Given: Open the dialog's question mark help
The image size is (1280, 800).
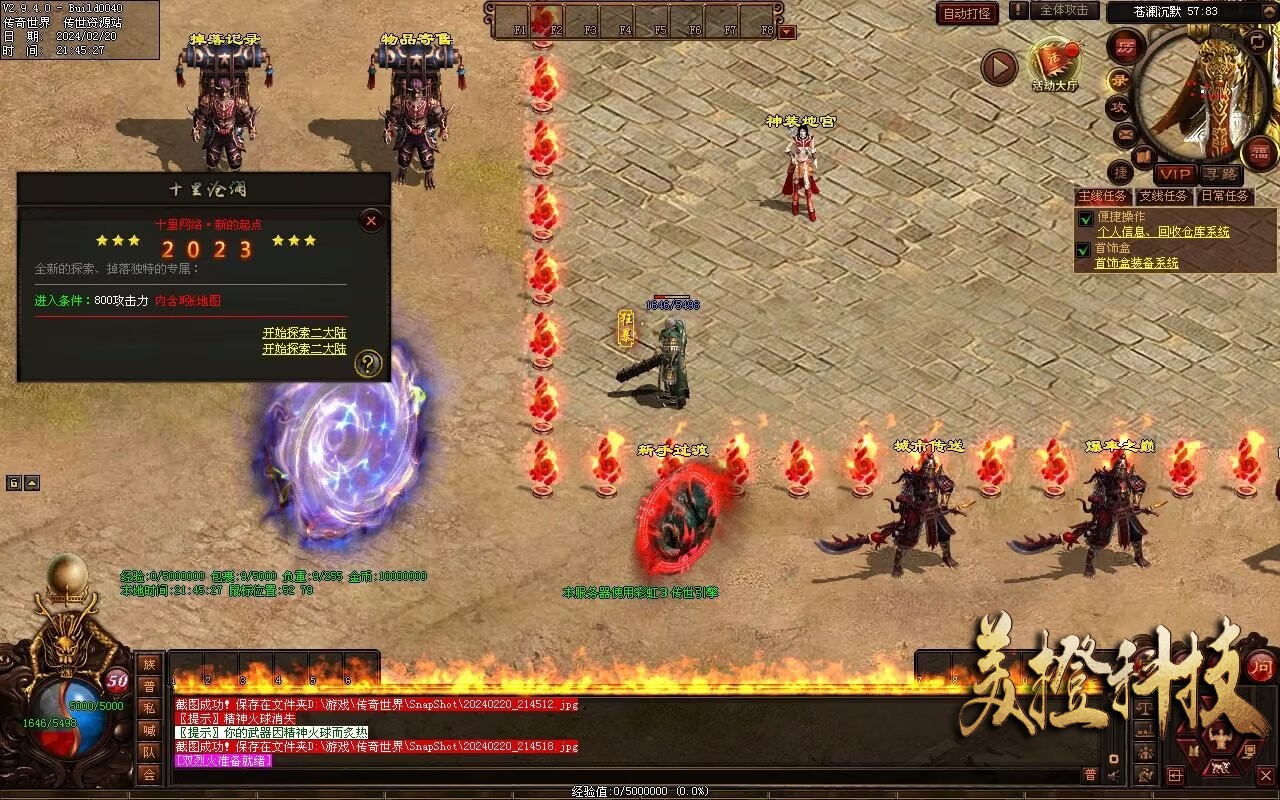Looking at the screenshot, I should 368,364.
